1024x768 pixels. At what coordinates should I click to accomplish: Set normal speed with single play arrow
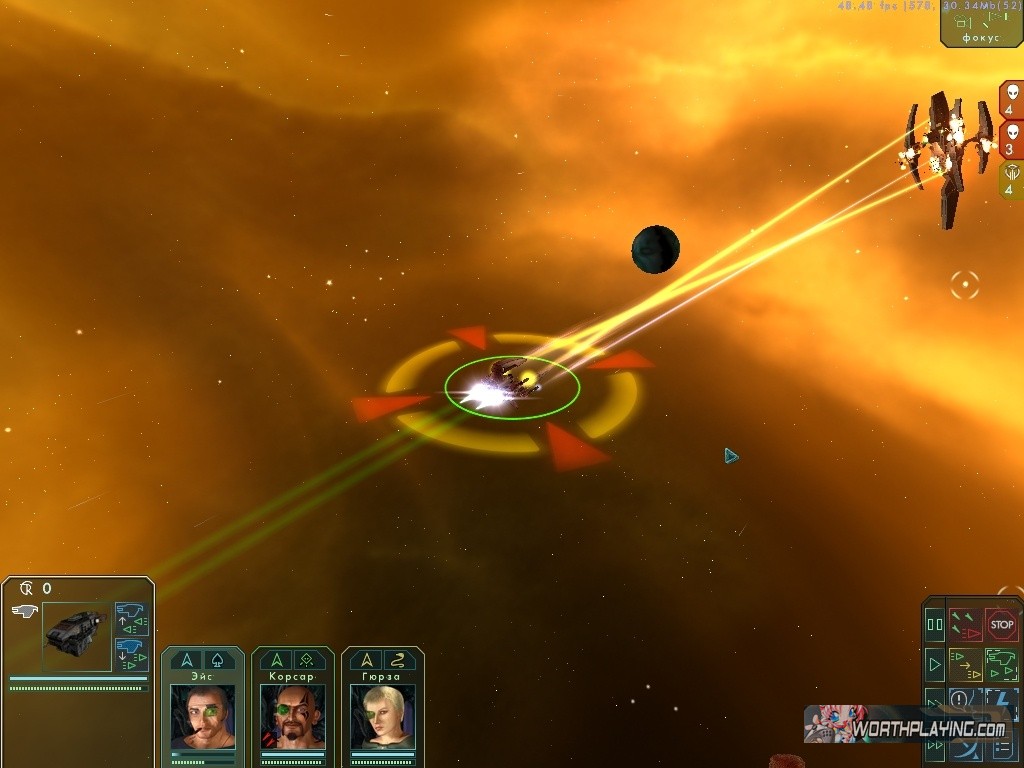point(935,663)
